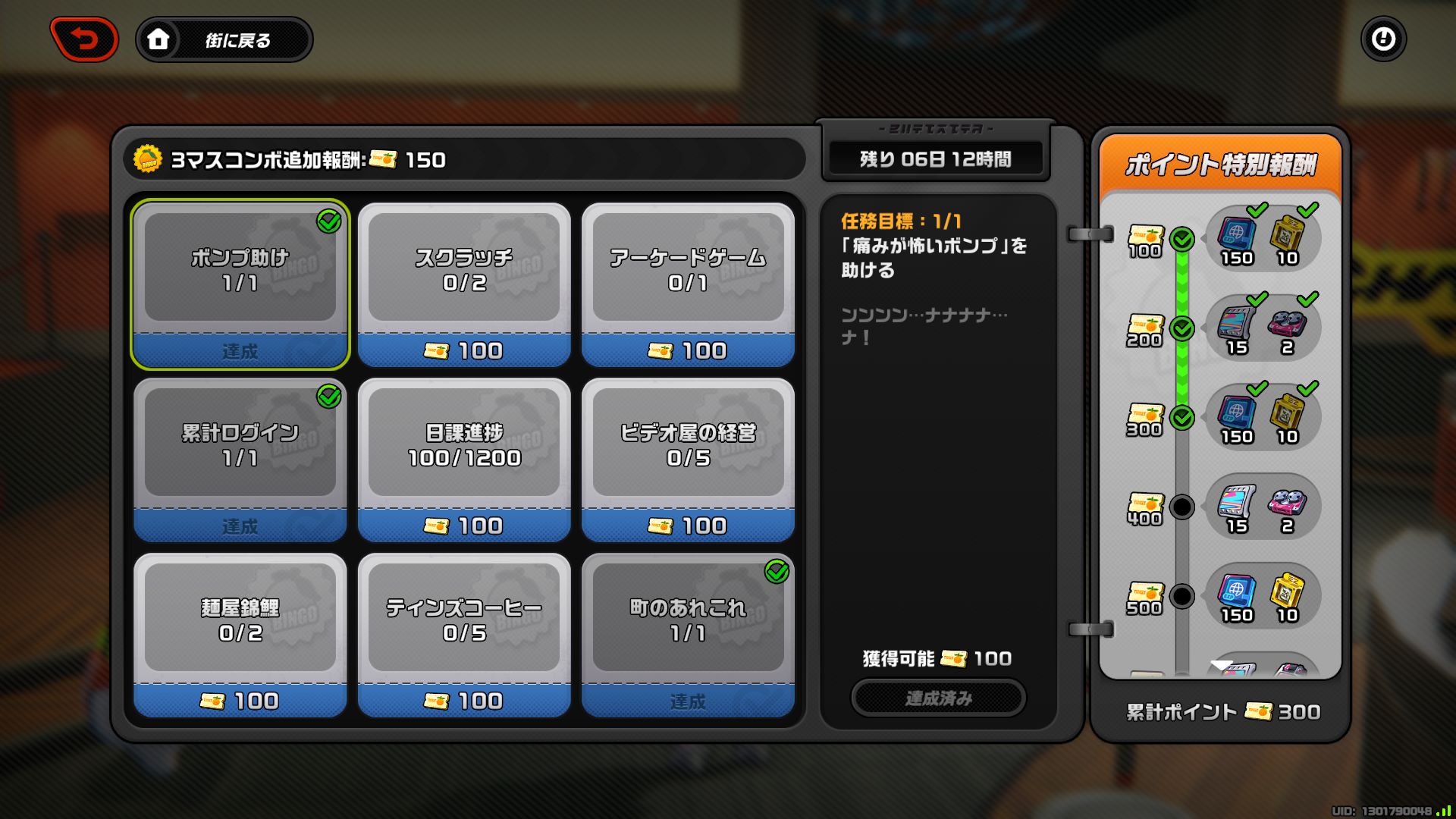
Task: Click the power button icon top right
Action: point(1384,39)
